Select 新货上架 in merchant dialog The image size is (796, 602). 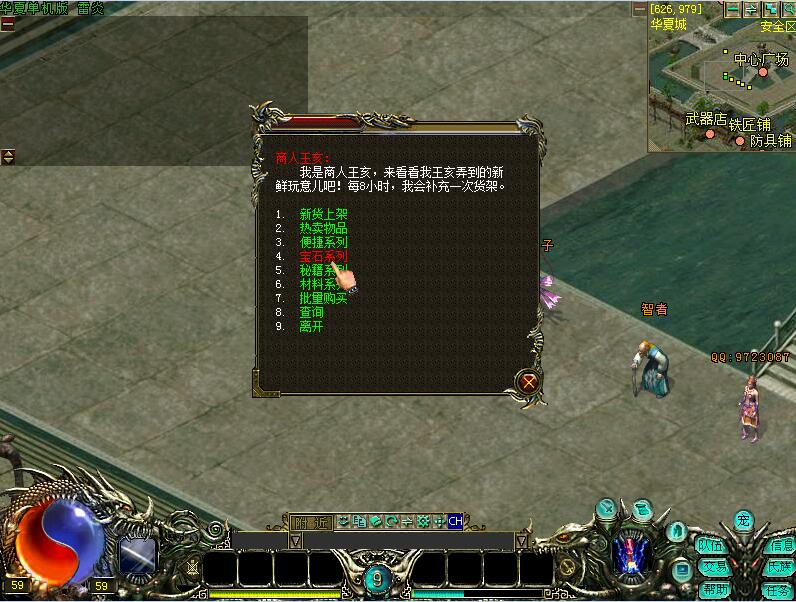(x=323, y=214)
